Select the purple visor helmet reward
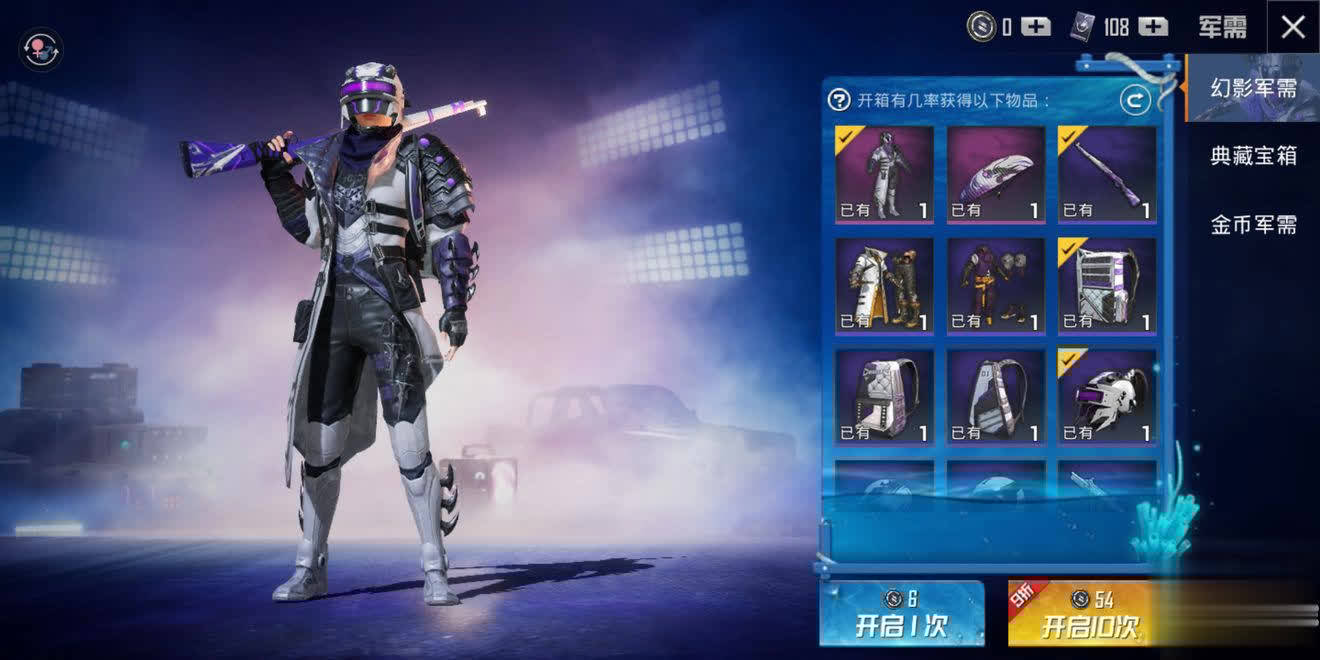Screen dimensions: 1320x660 (x=1107, y=397)
